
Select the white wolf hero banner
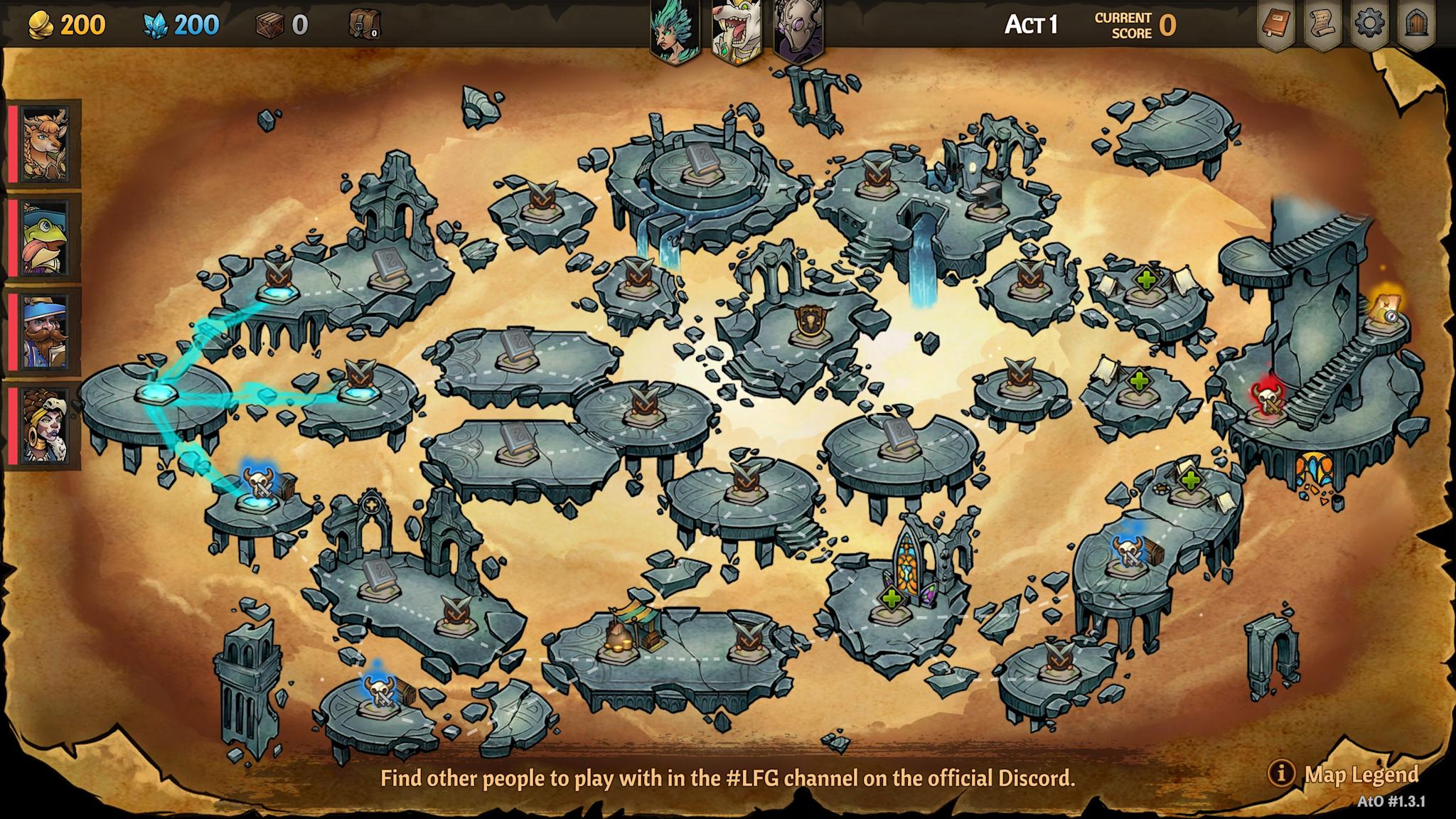coord(737,27)
